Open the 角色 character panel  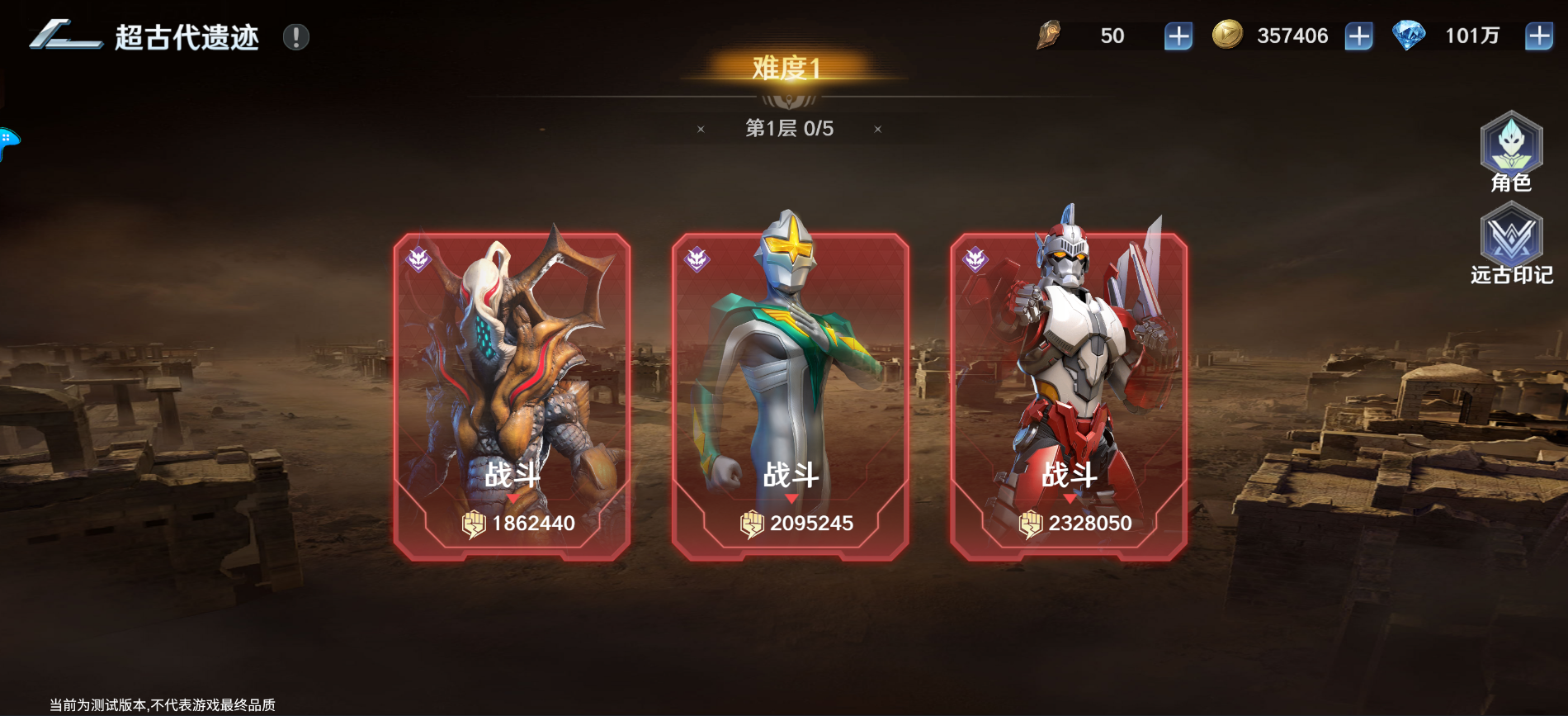(x=1513, y=151)
